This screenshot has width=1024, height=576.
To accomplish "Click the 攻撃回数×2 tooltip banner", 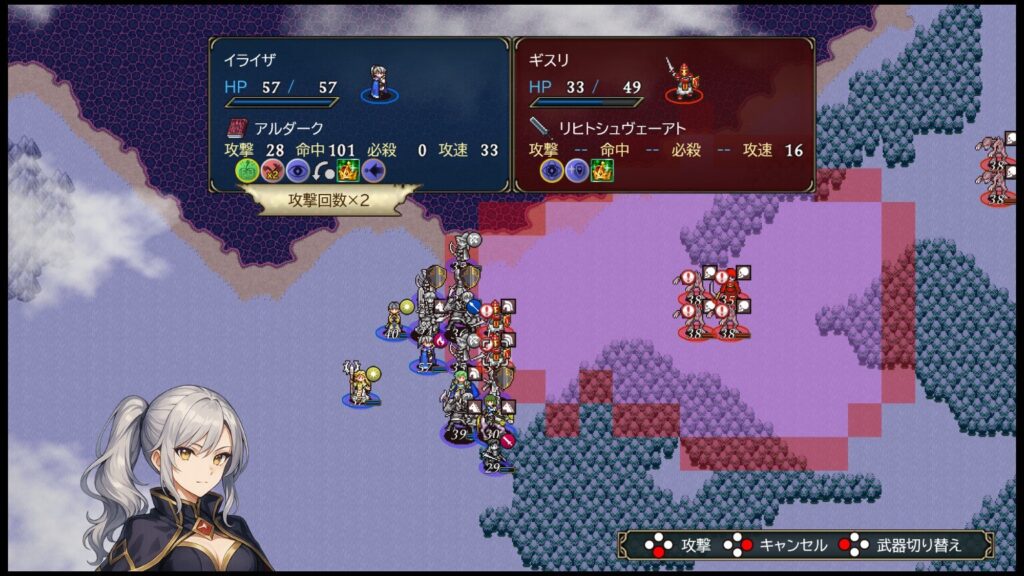I will tap(329, 199).
